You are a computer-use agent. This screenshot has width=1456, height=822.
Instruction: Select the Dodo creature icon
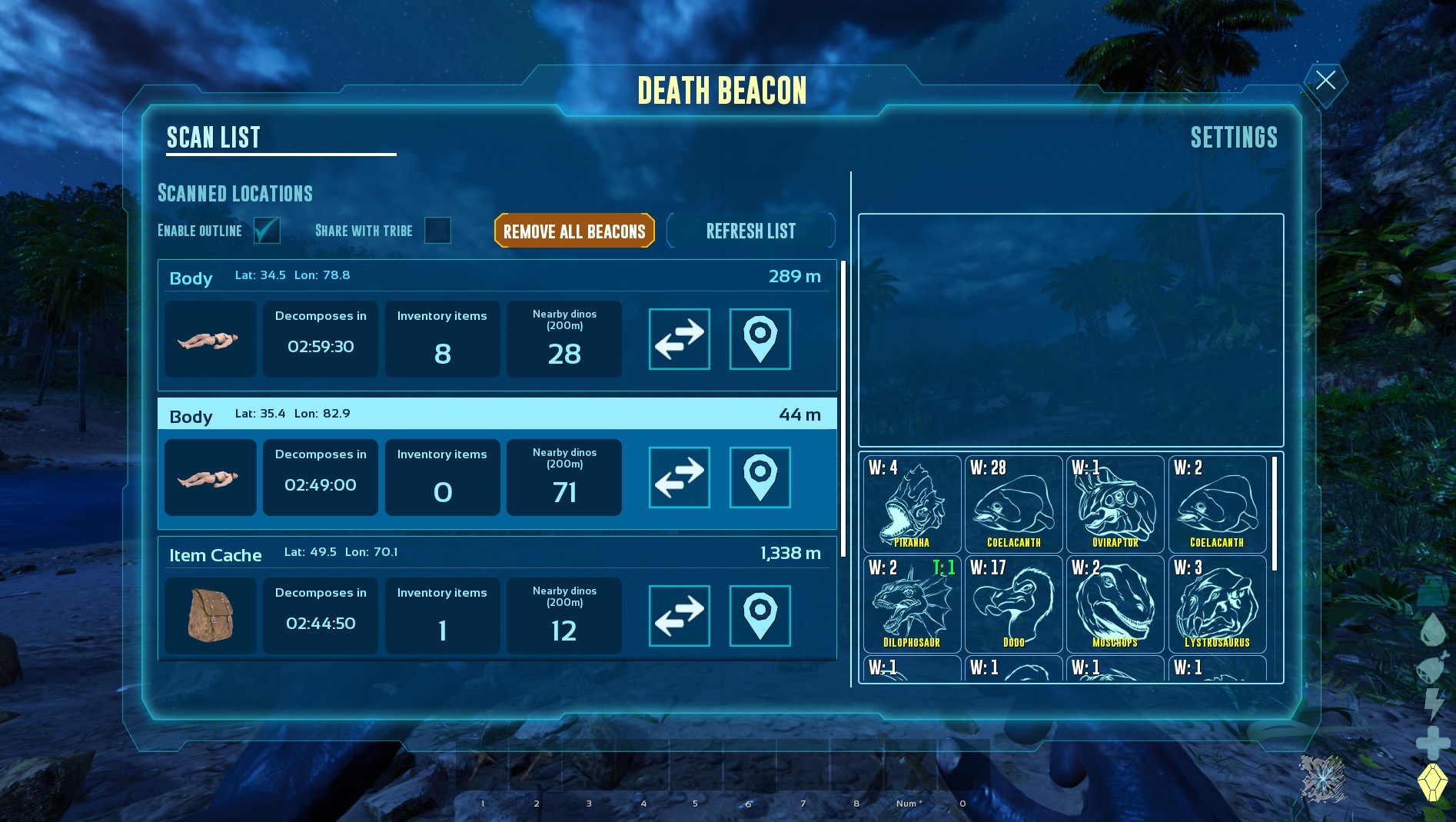1013,605
